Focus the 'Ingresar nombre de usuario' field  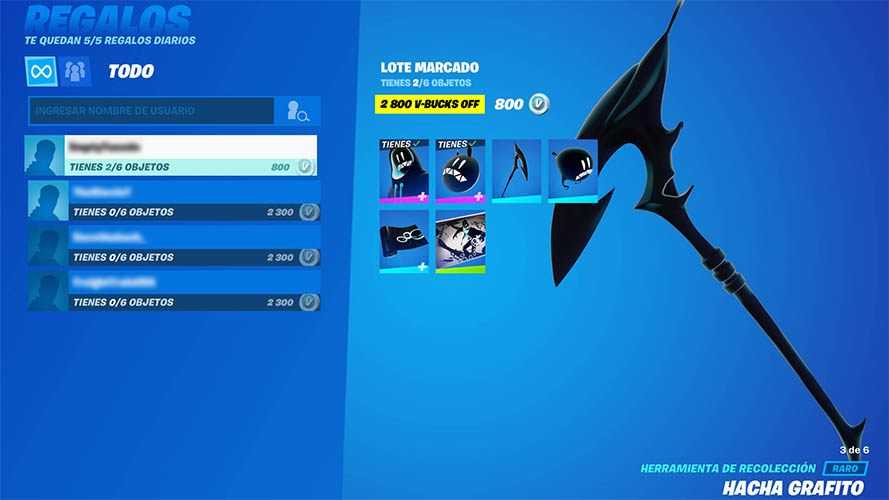tap(152, 111)
